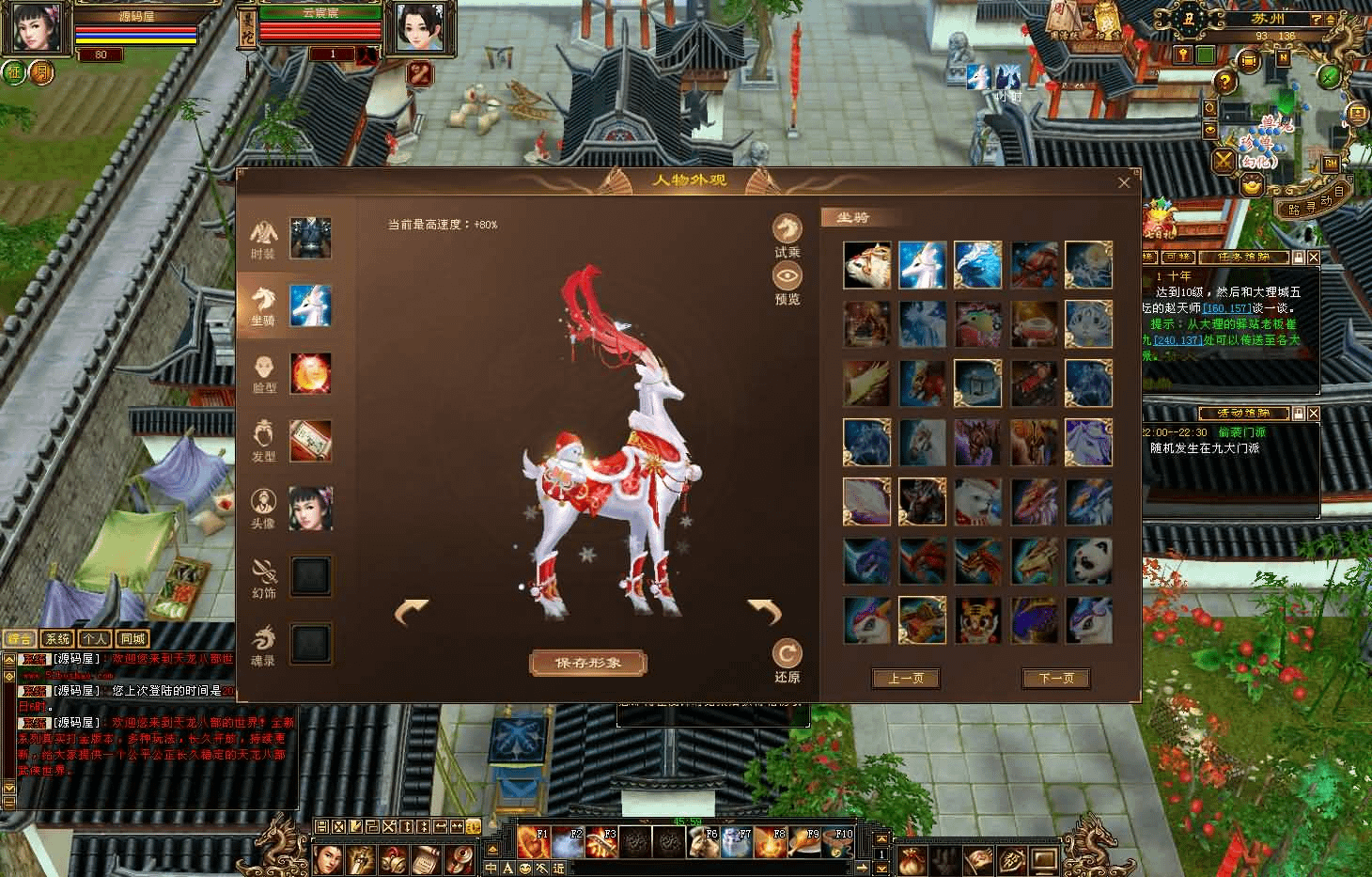Open the 幻饰 accessory category
Viewport: 1372px width, 877px height.
click(x=264, y=576)
